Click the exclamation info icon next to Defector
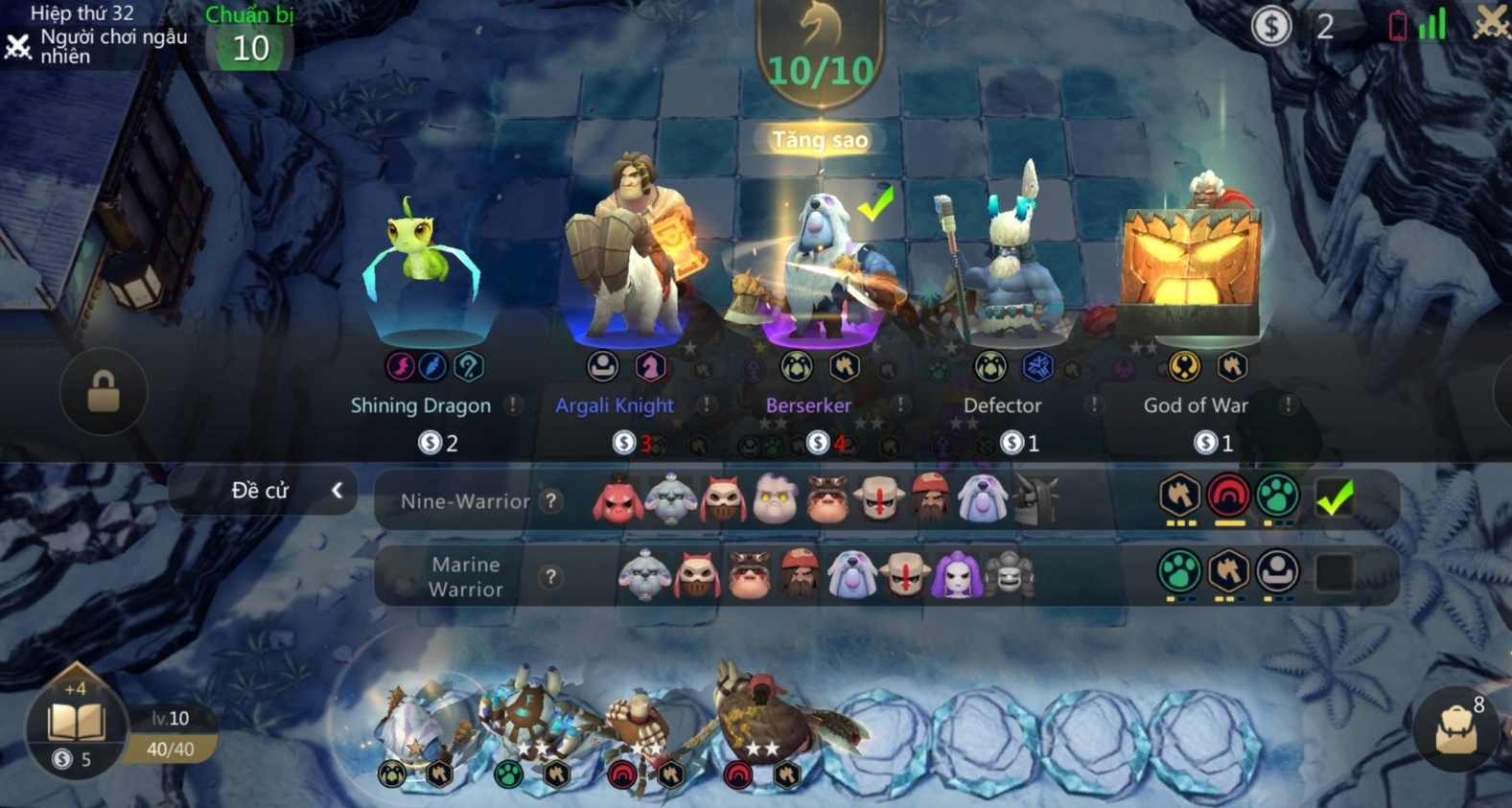This screenshot has width=1512, height=808. point(1092,404)
